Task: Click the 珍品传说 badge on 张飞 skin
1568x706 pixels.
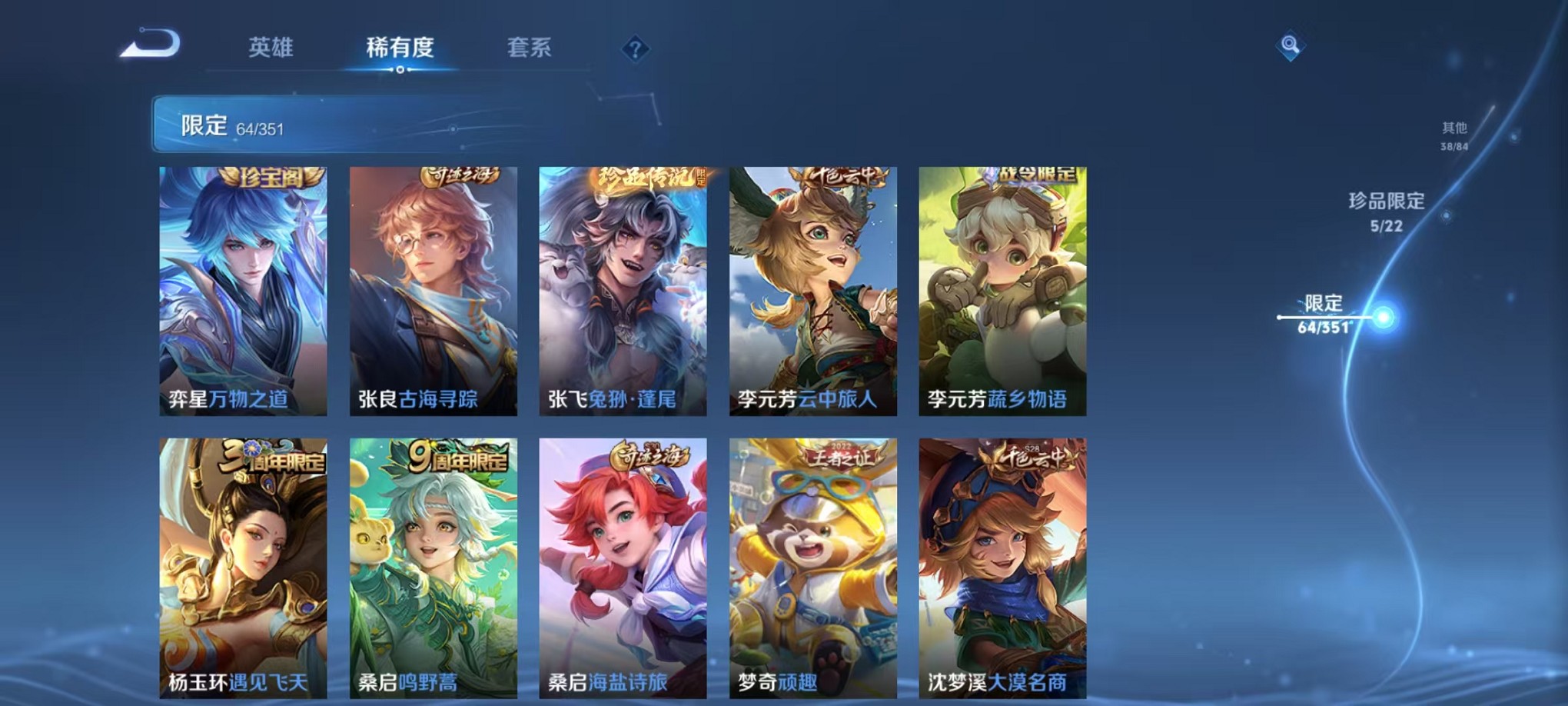Action: [652, 176]
